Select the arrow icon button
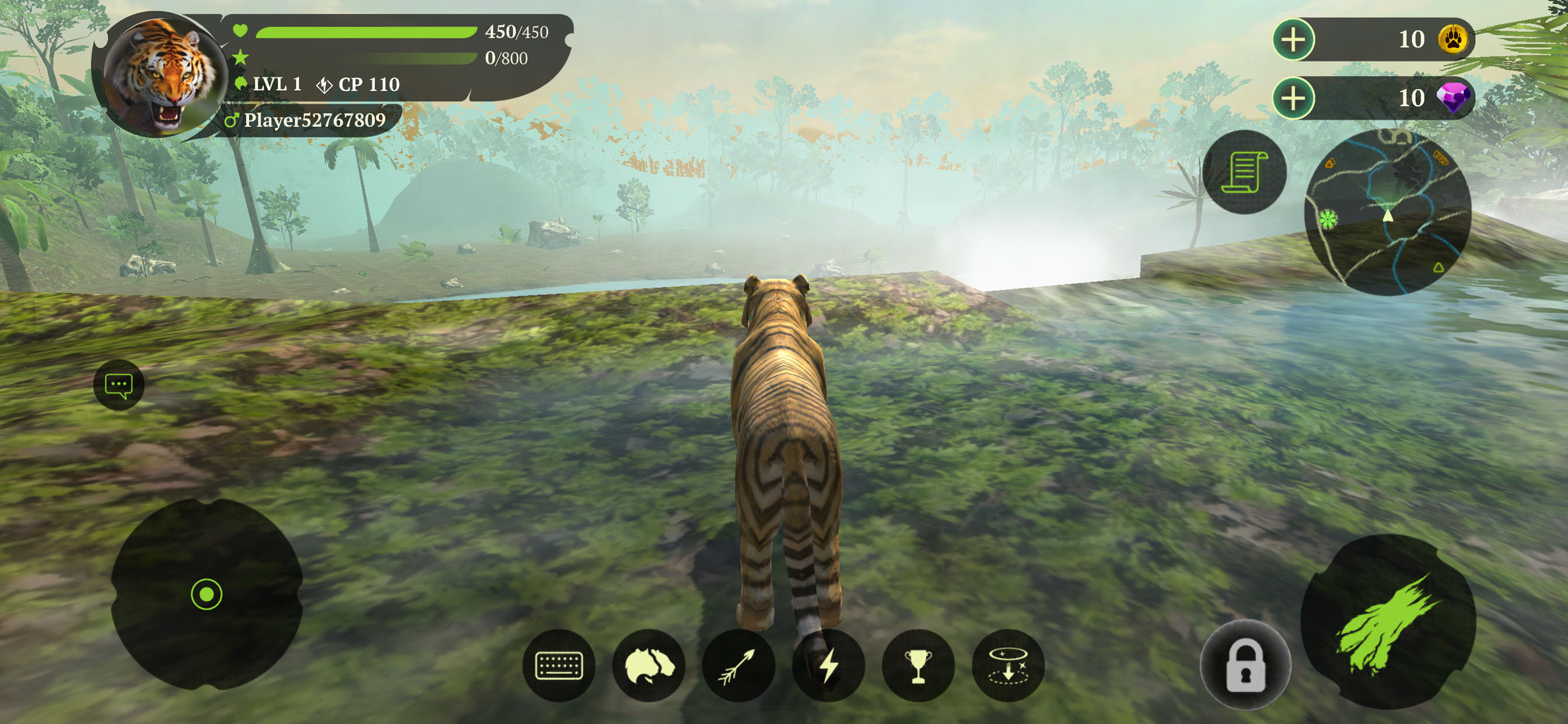1568x724 pixels. (x=738, y=665)
